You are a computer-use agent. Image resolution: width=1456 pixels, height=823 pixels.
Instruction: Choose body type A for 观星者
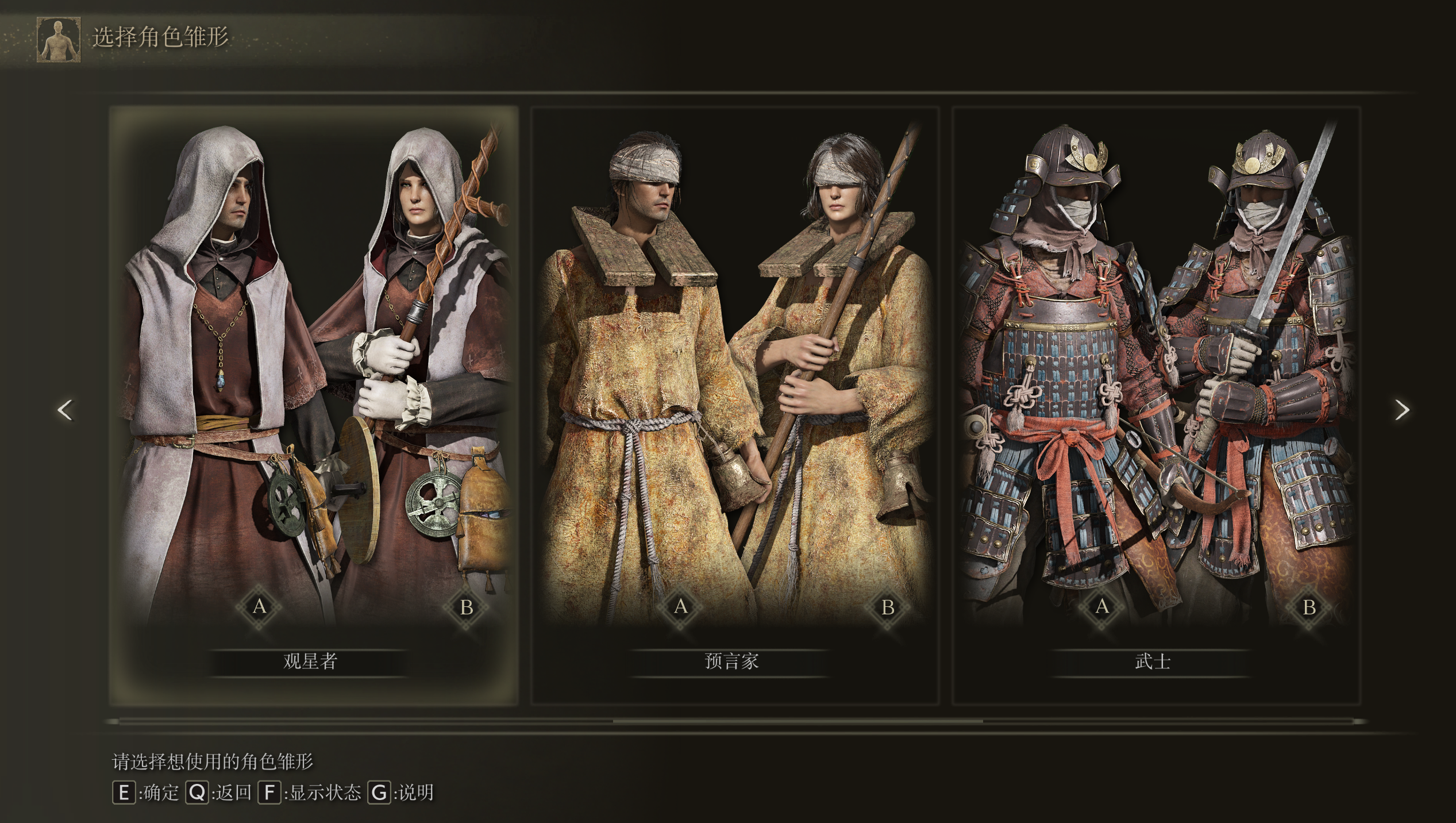point(260,606)
